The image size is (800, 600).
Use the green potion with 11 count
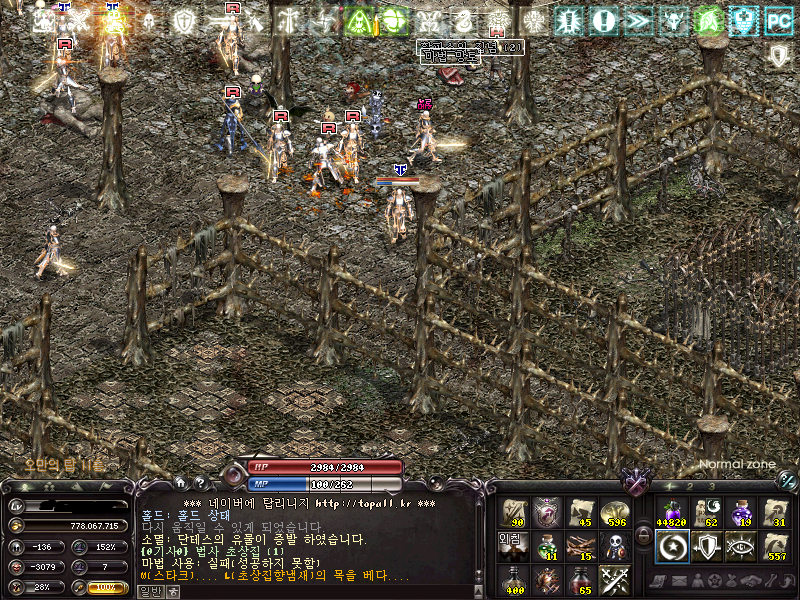[548, 546]
